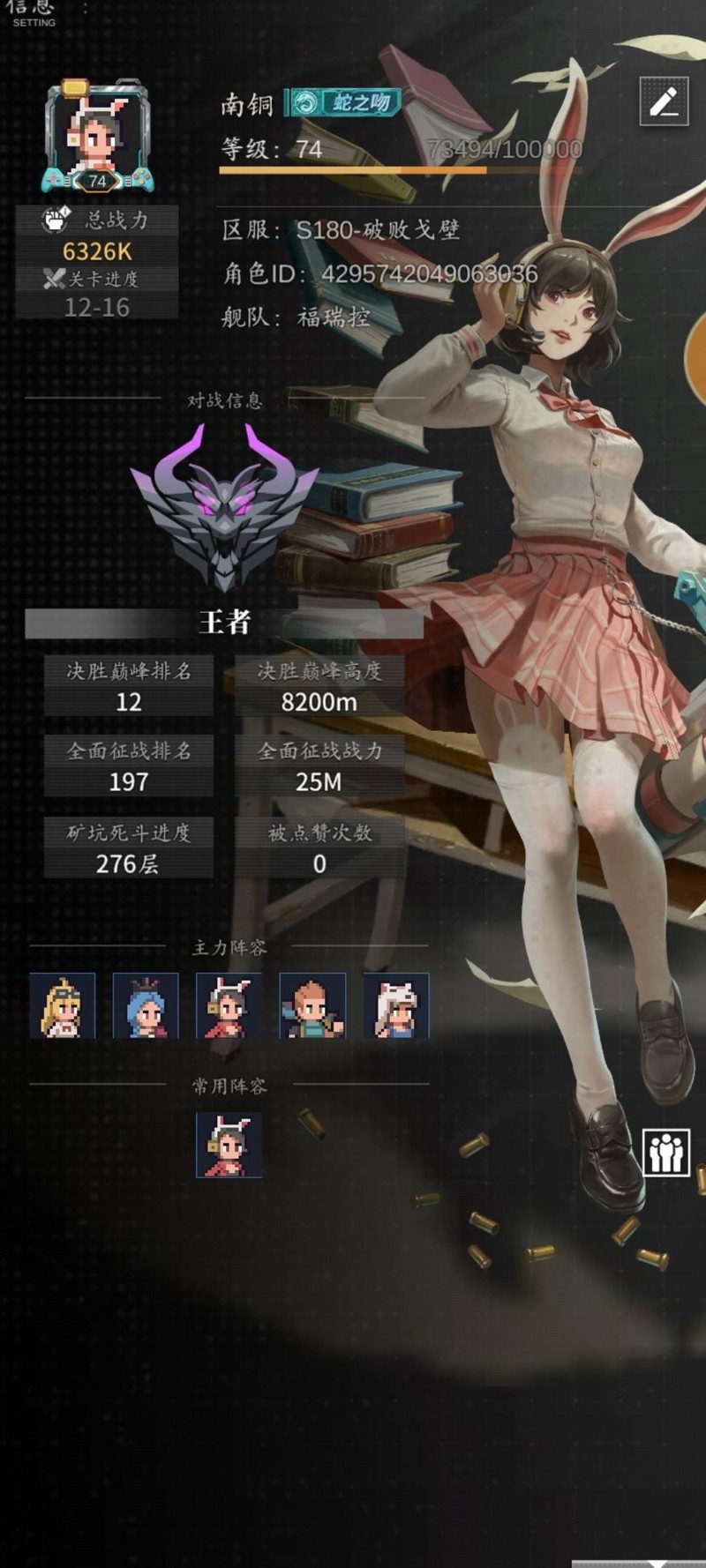The width and height of the screenshot is (706, 1568).
Task: Click the pencil edit button
Action: 664,101
